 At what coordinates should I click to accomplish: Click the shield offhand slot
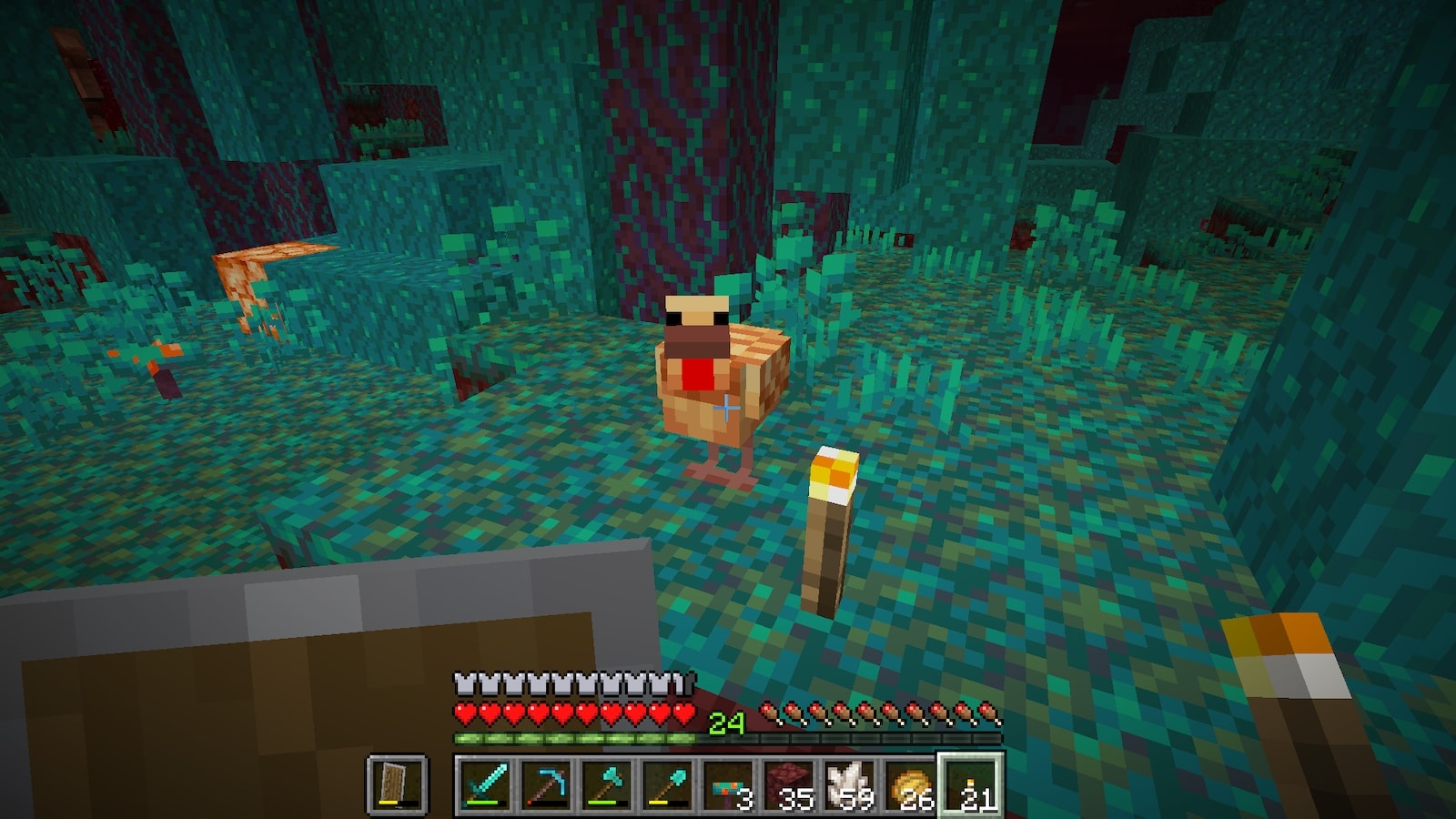(398, 784)
